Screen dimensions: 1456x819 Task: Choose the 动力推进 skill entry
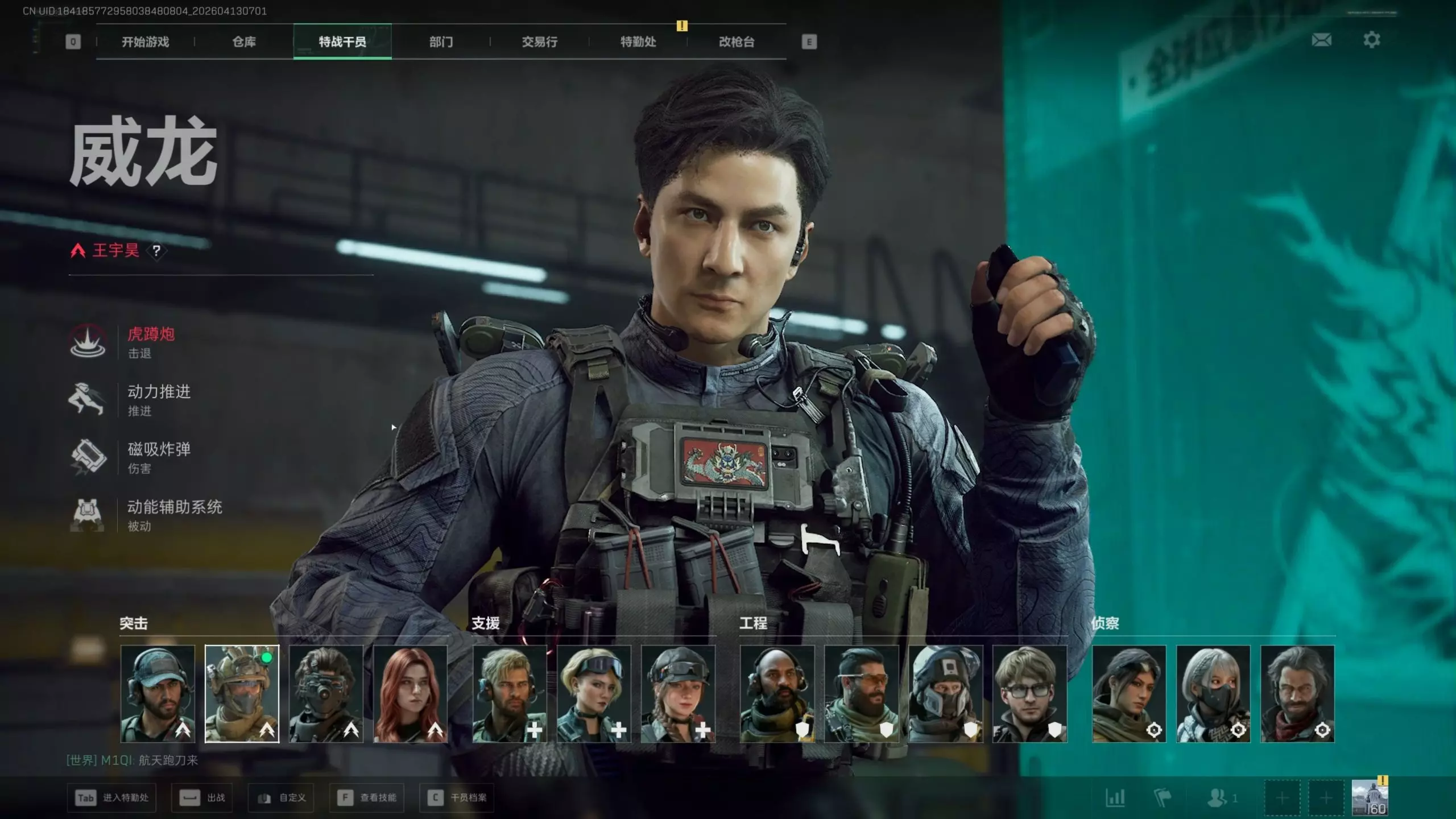tap(159, 399)
